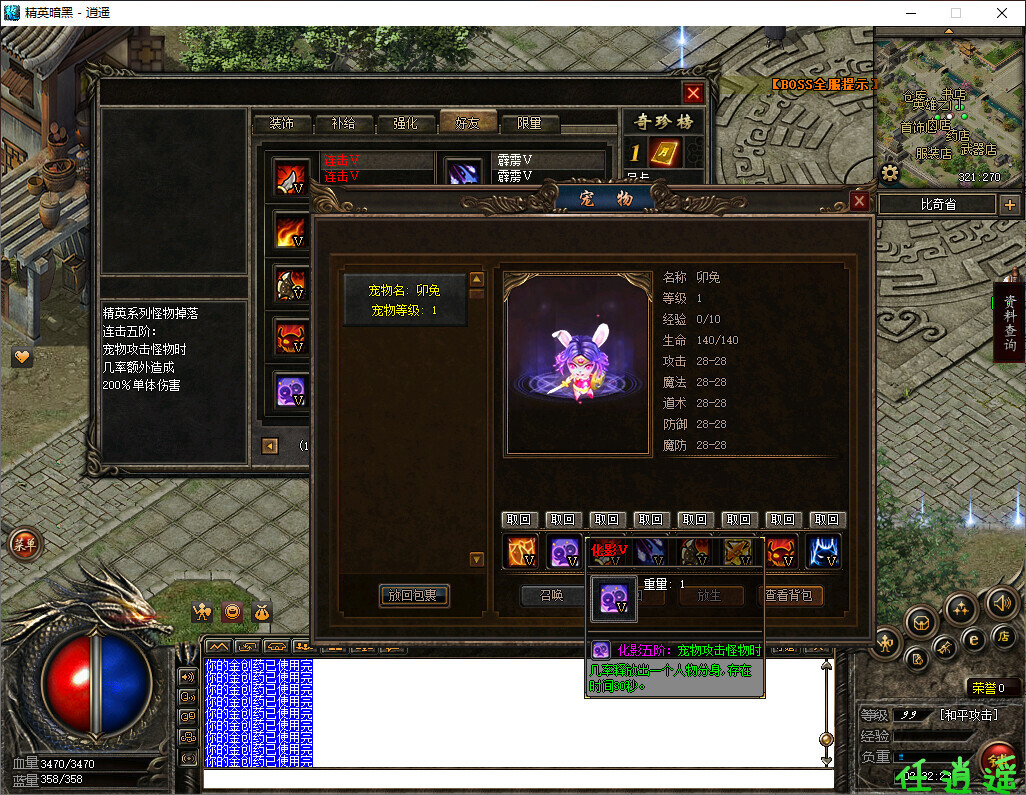Summon the pet with 召唤

tap(551, 595)
